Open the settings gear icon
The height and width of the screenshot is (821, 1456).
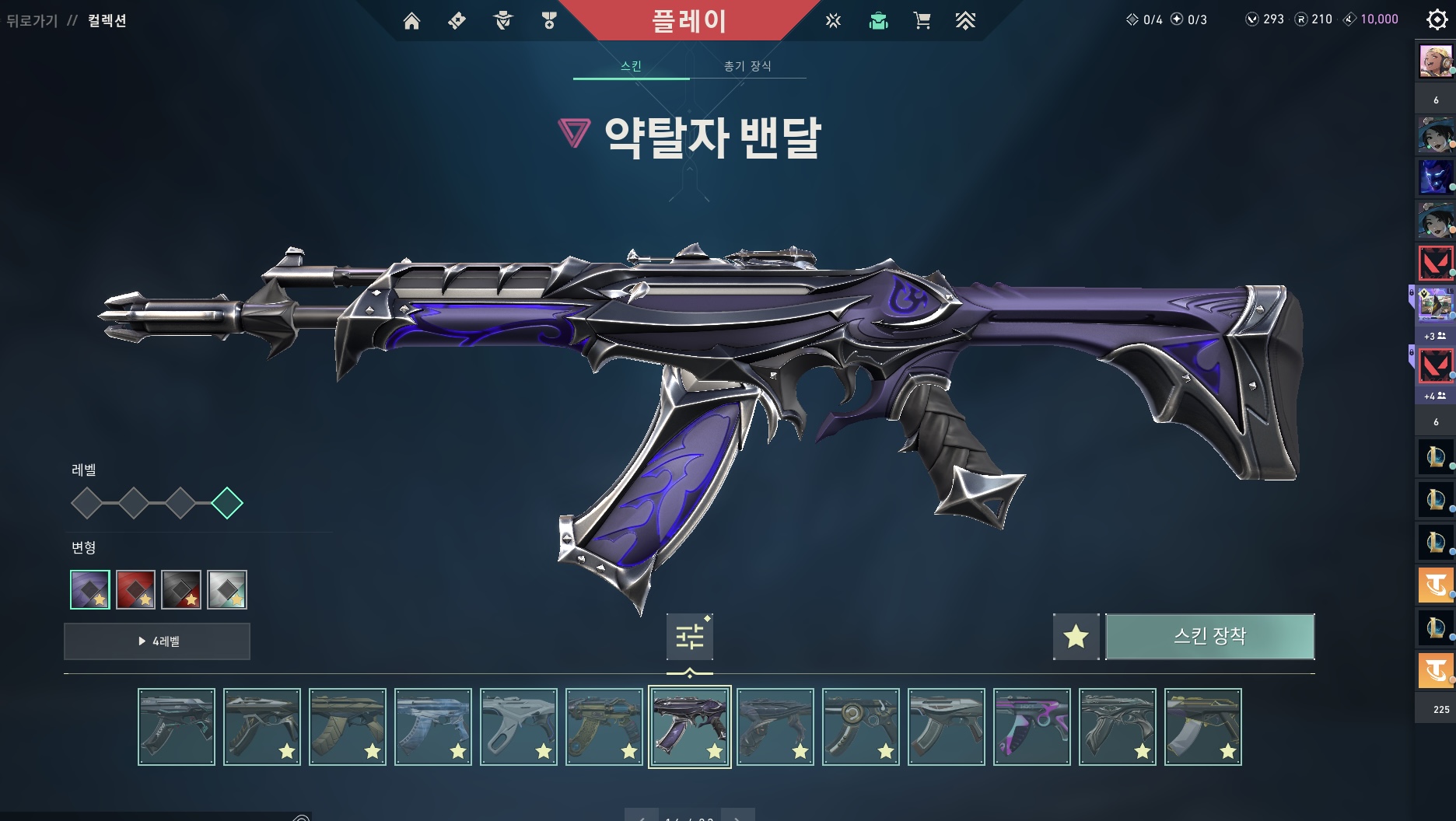1437,19
